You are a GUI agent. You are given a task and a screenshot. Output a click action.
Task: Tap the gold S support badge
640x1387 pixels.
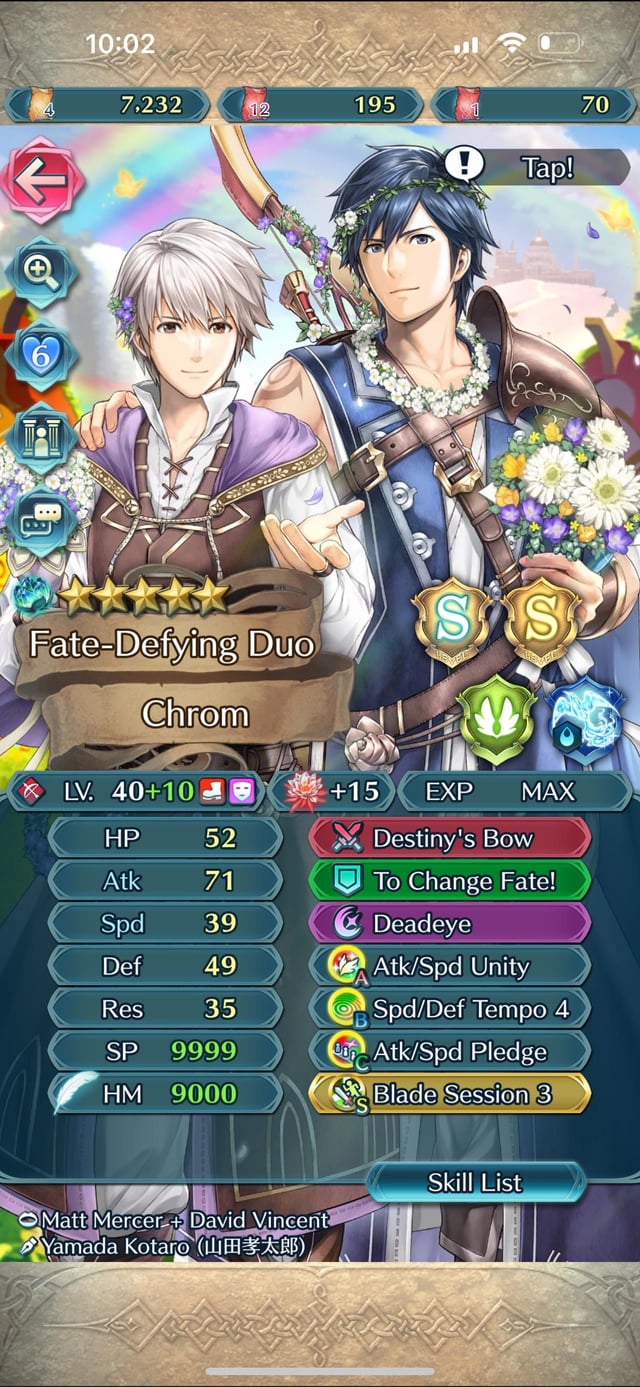tap(541, 621)
